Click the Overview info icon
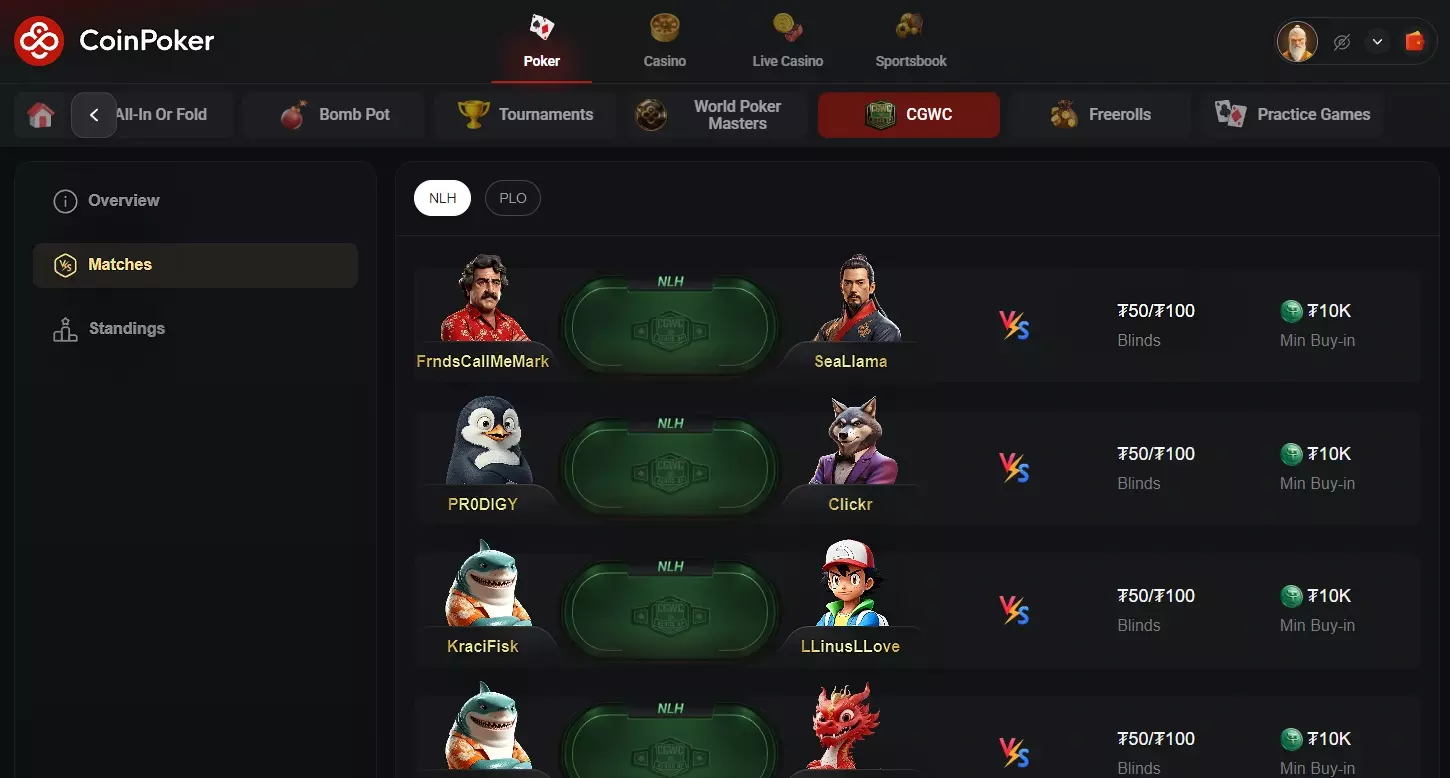Image resolution: width=1450 pixels, height=778 pixels. click(65, 200)
